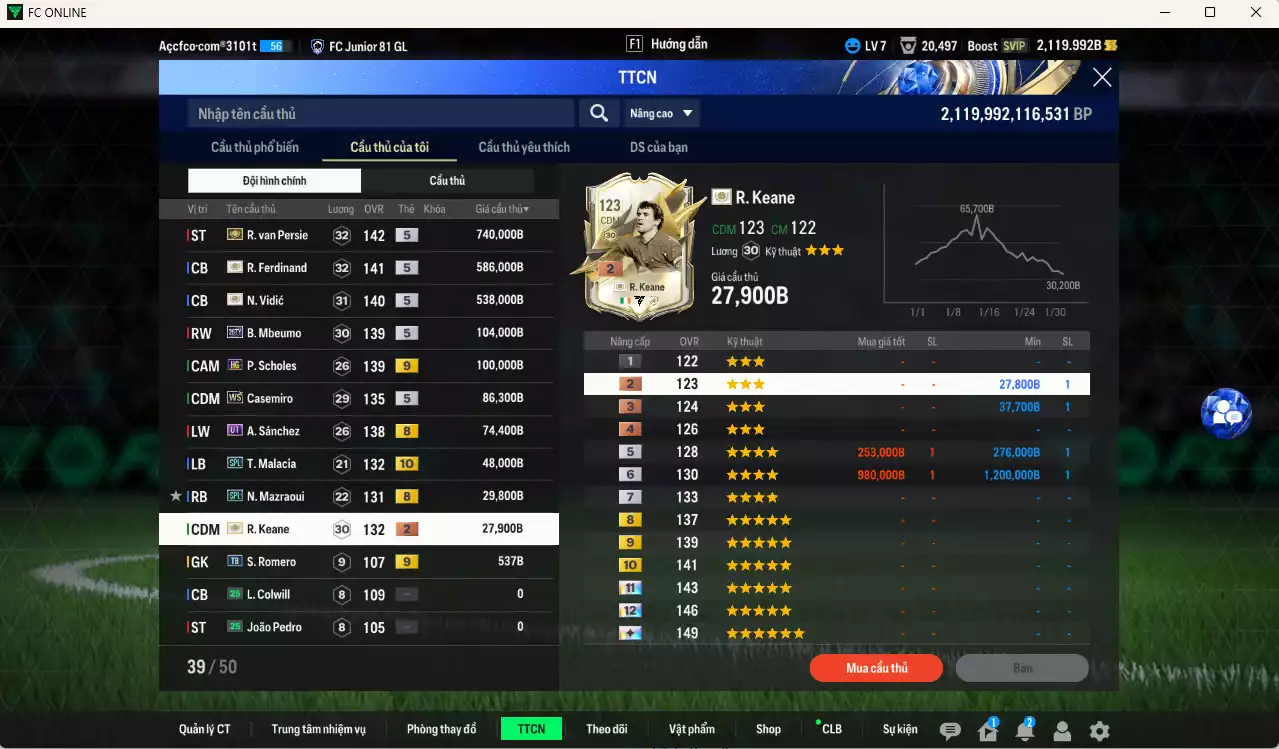Sort by the Giá cầu thủ column header
This screenshot has height=749, width=1279.
tap(502, 209)
